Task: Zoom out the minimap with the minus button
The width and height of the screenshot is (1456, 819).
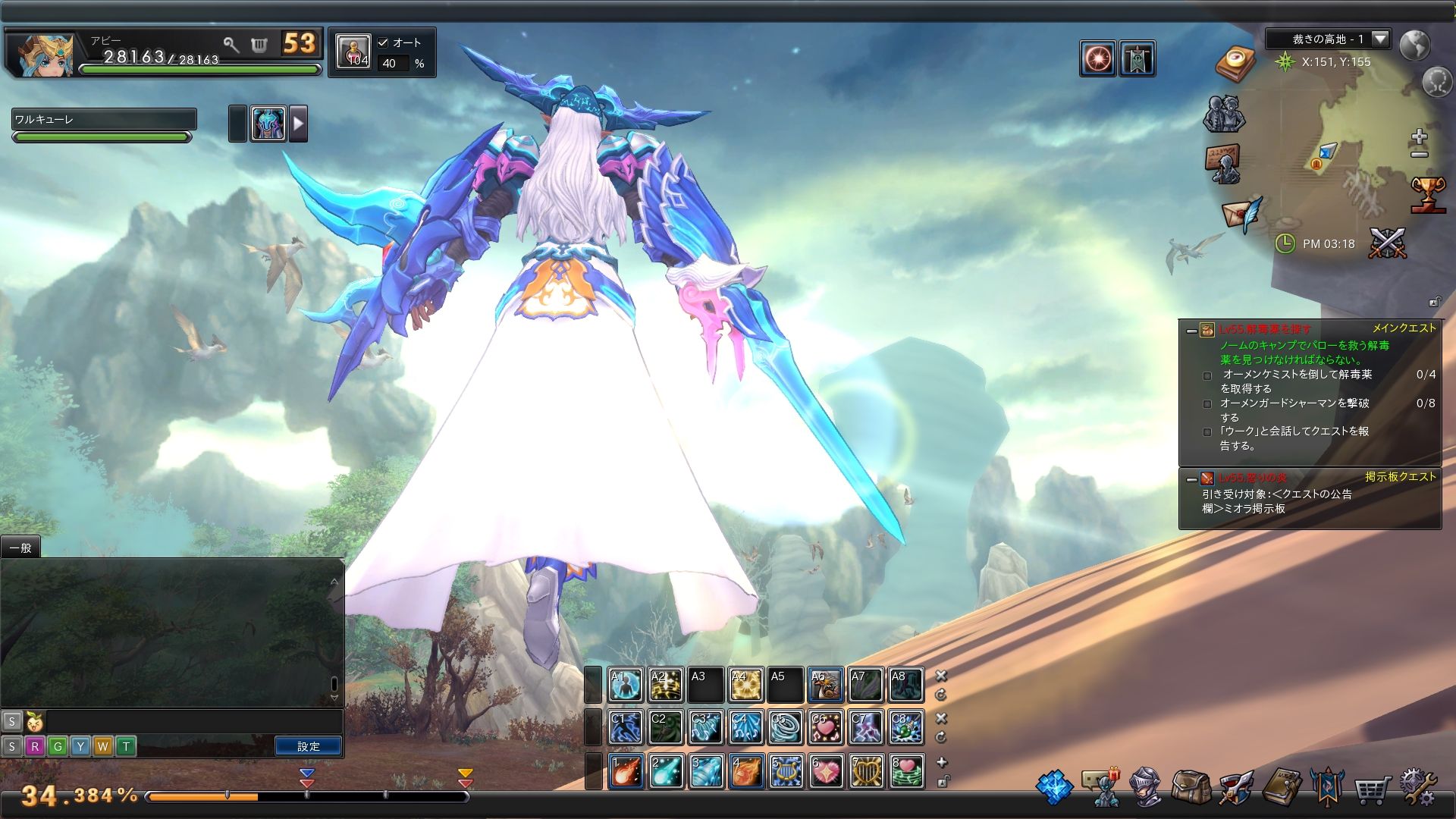Action: click(1420, 154)
